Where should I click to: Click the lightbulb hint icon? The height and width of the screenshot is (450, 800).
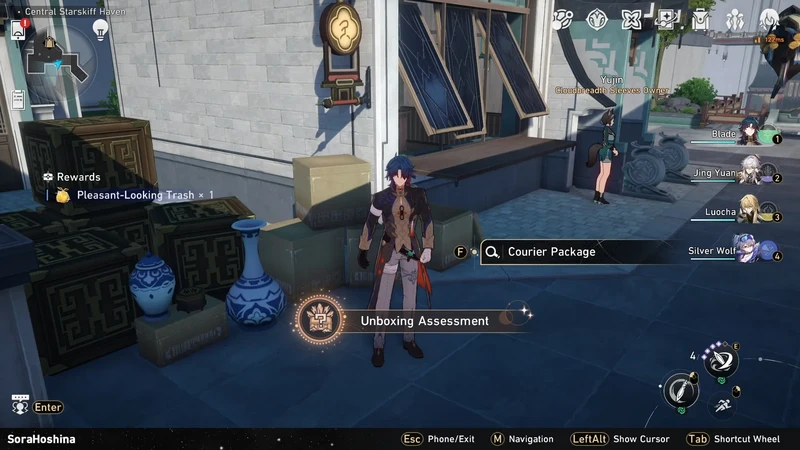coord(100,30)
